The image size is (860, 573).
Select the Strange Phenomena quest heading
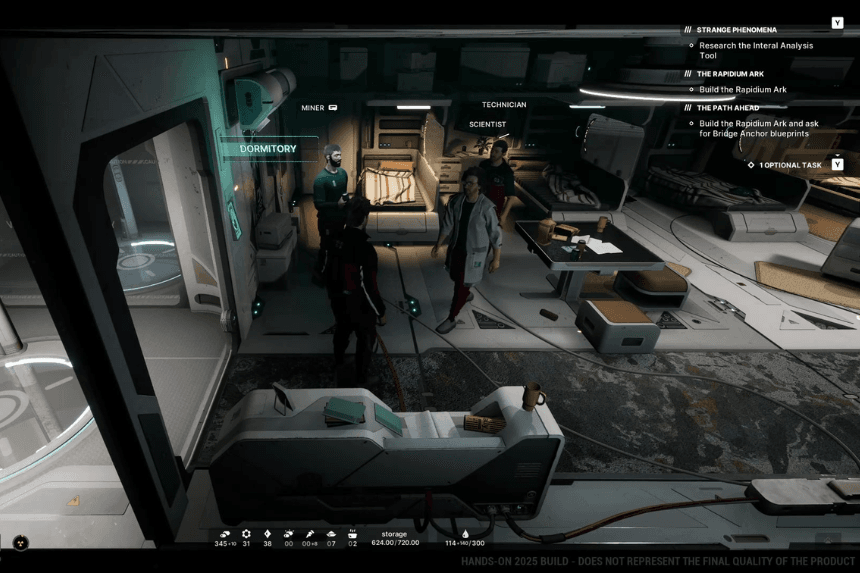click(x=736, y=30)
